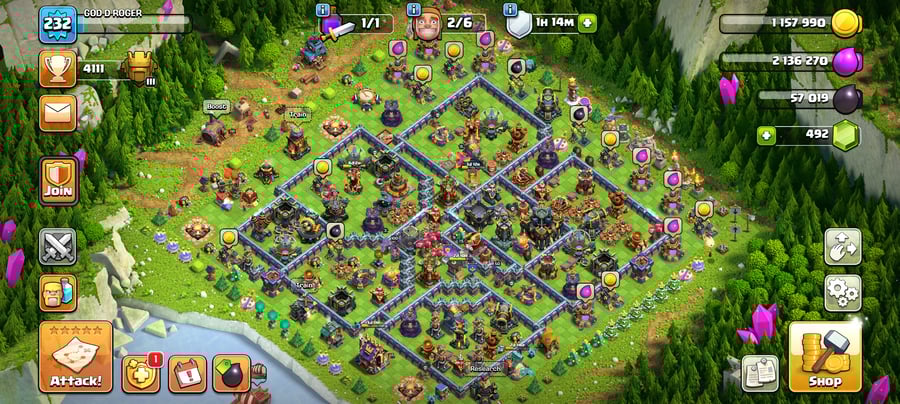This screenshot has height=404, width=900.
Task: Open army training barbarian button
Action: (58, 293)
